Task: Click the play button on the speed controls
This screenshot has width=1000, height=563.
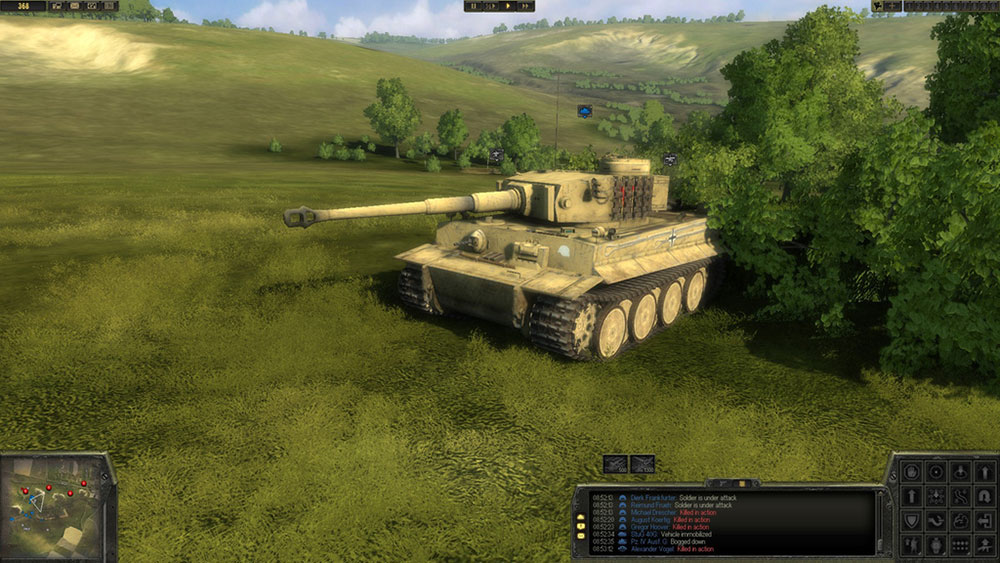Action: coord(508,6)
